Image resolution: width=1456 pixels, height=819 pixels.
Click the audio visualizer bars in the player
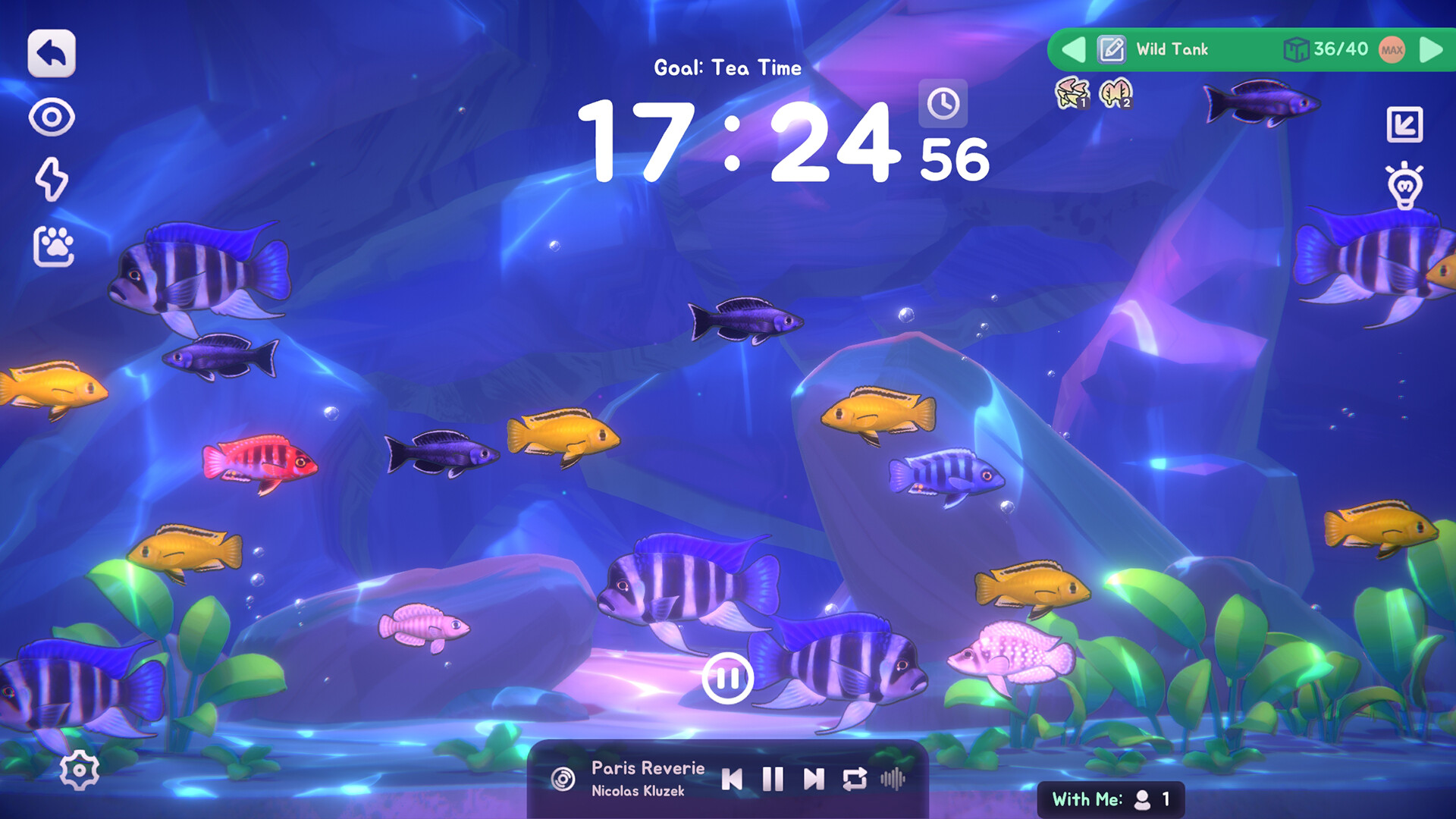[x=894, y=778]
